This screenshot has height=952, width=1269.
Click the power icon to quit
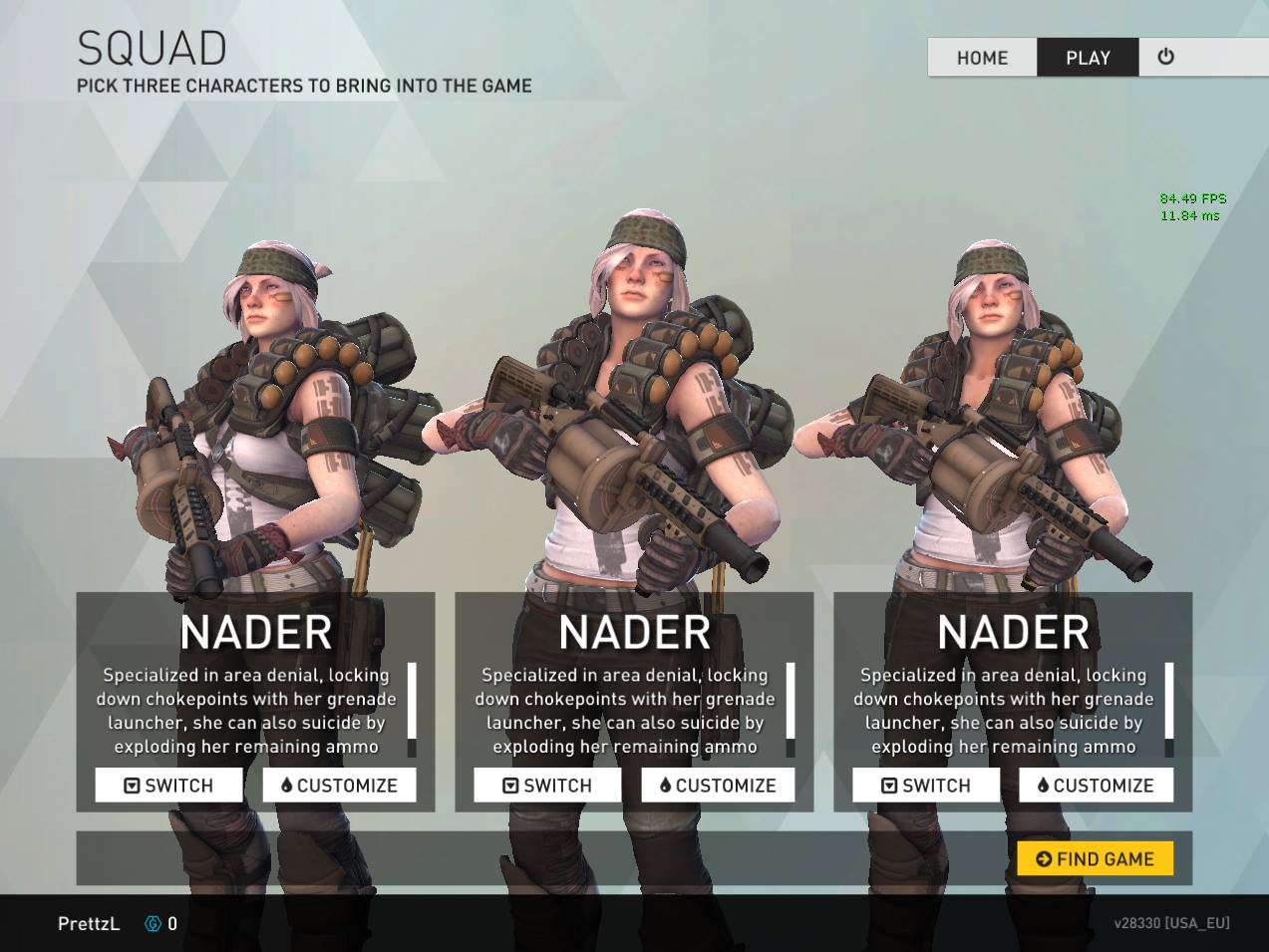[x=1165, y=57]
